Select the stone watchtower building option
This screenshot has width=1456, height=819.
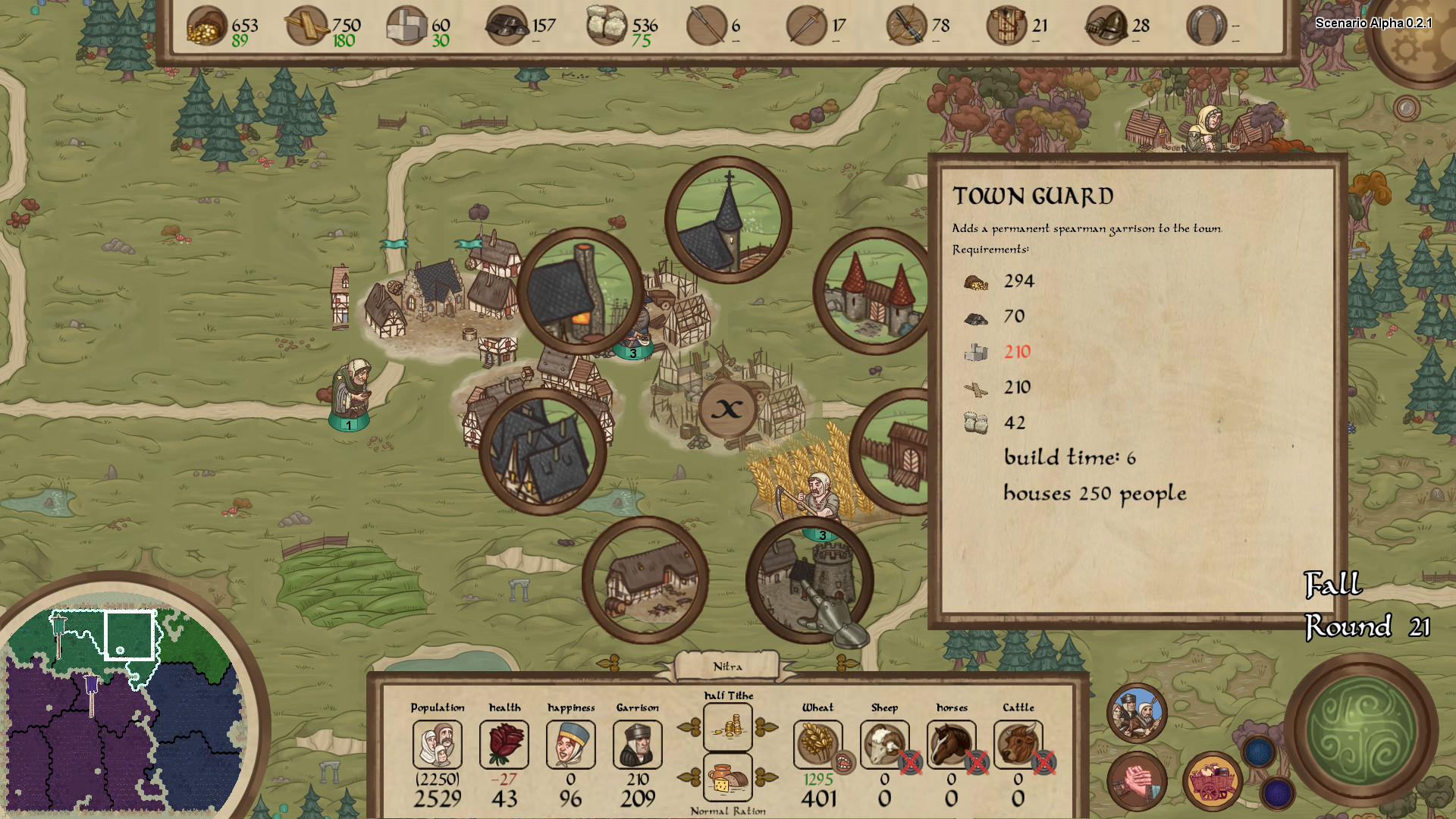pyautogui.click(x=810, y=581)
